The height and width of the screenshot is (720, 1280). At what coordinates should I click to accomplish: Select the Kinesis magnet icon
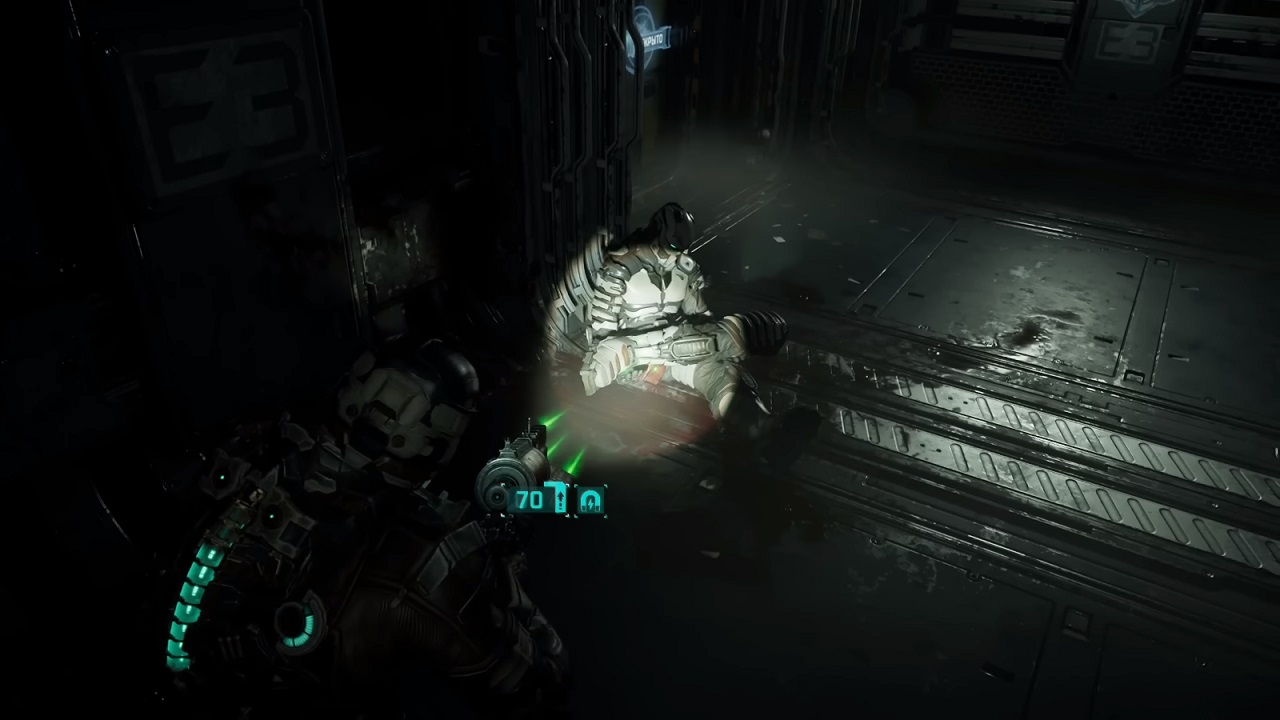coord(592,500)
